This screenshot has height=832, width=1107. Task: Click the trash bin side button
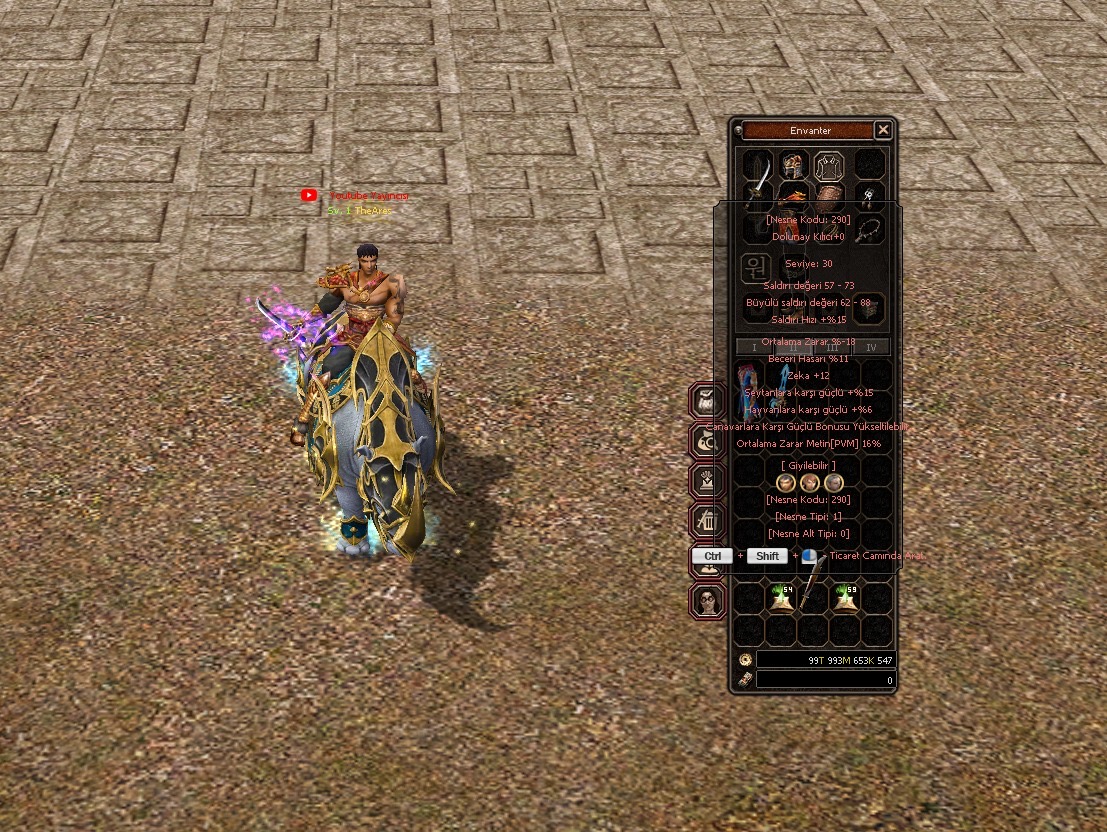708,520
